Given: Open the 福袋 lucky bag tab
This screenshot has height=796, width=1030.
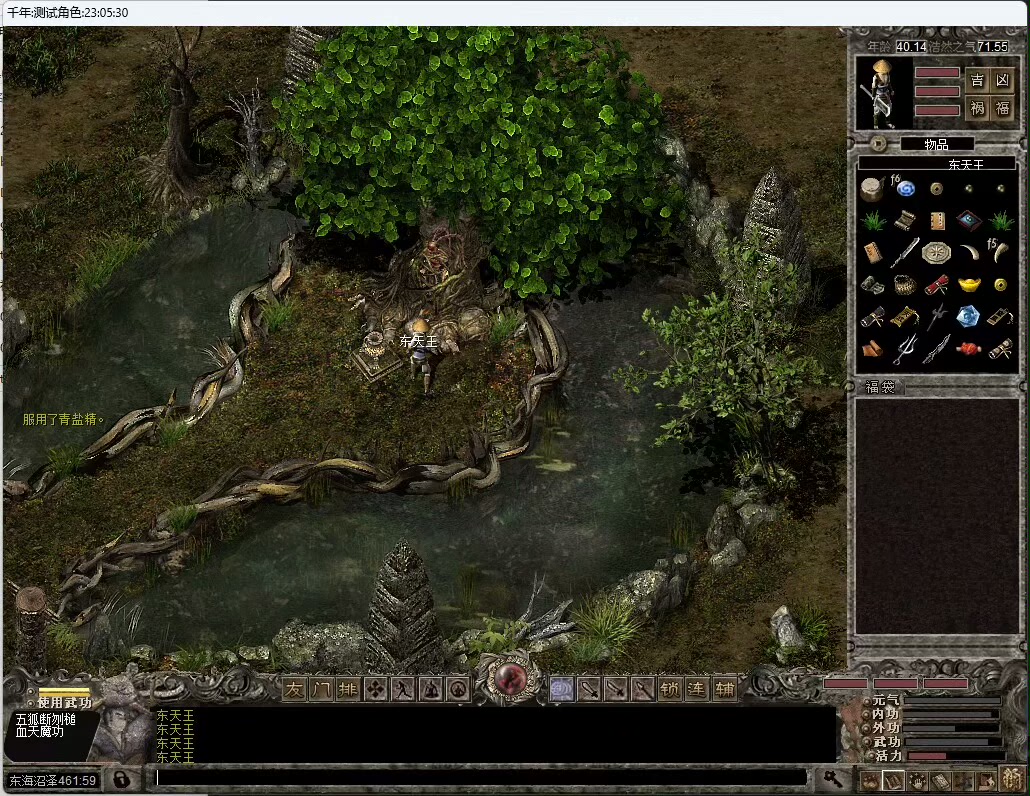Looking at the screenshot, I should click(881, 387).
